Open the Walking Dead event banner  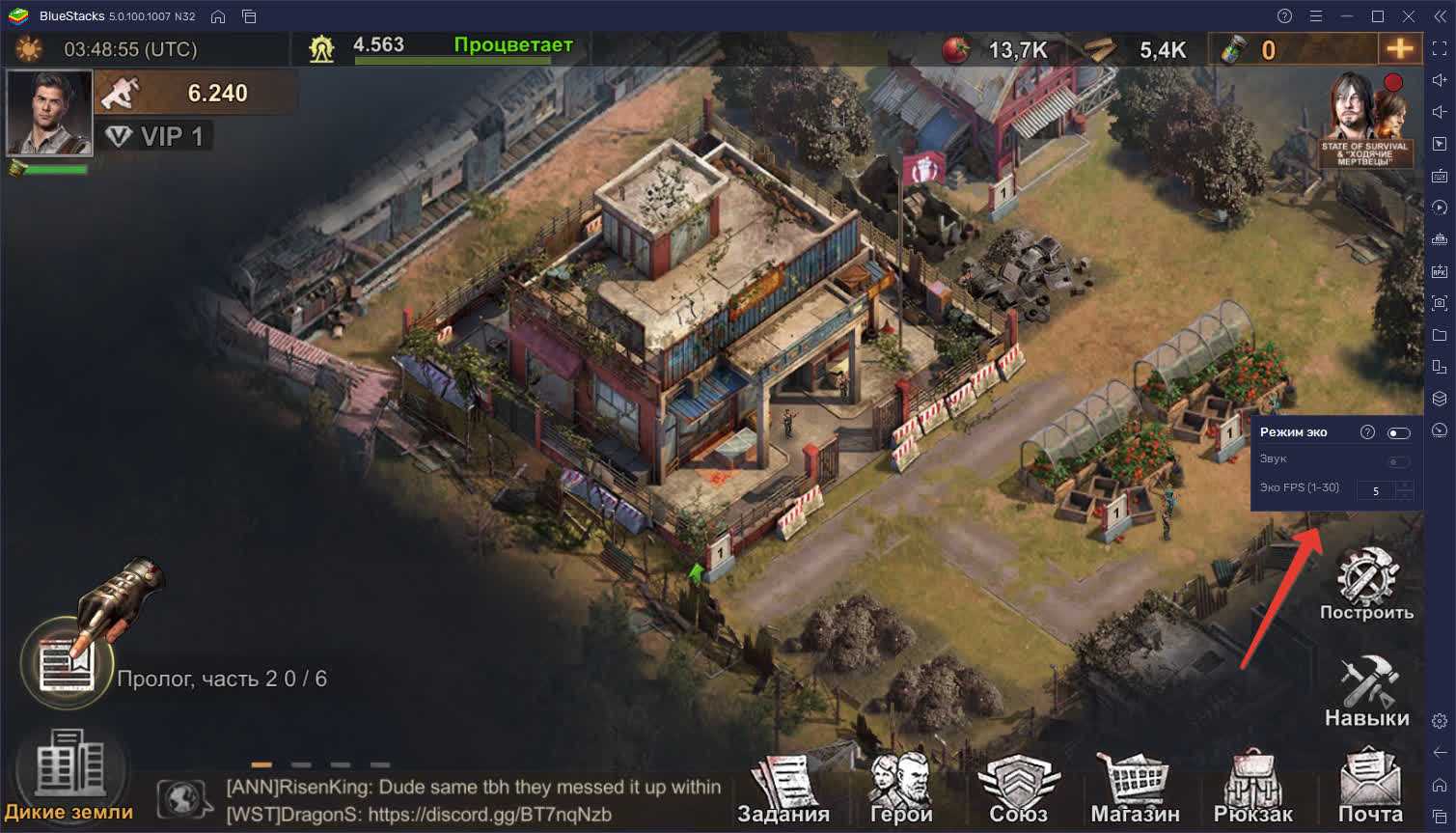coord(1366,120)
